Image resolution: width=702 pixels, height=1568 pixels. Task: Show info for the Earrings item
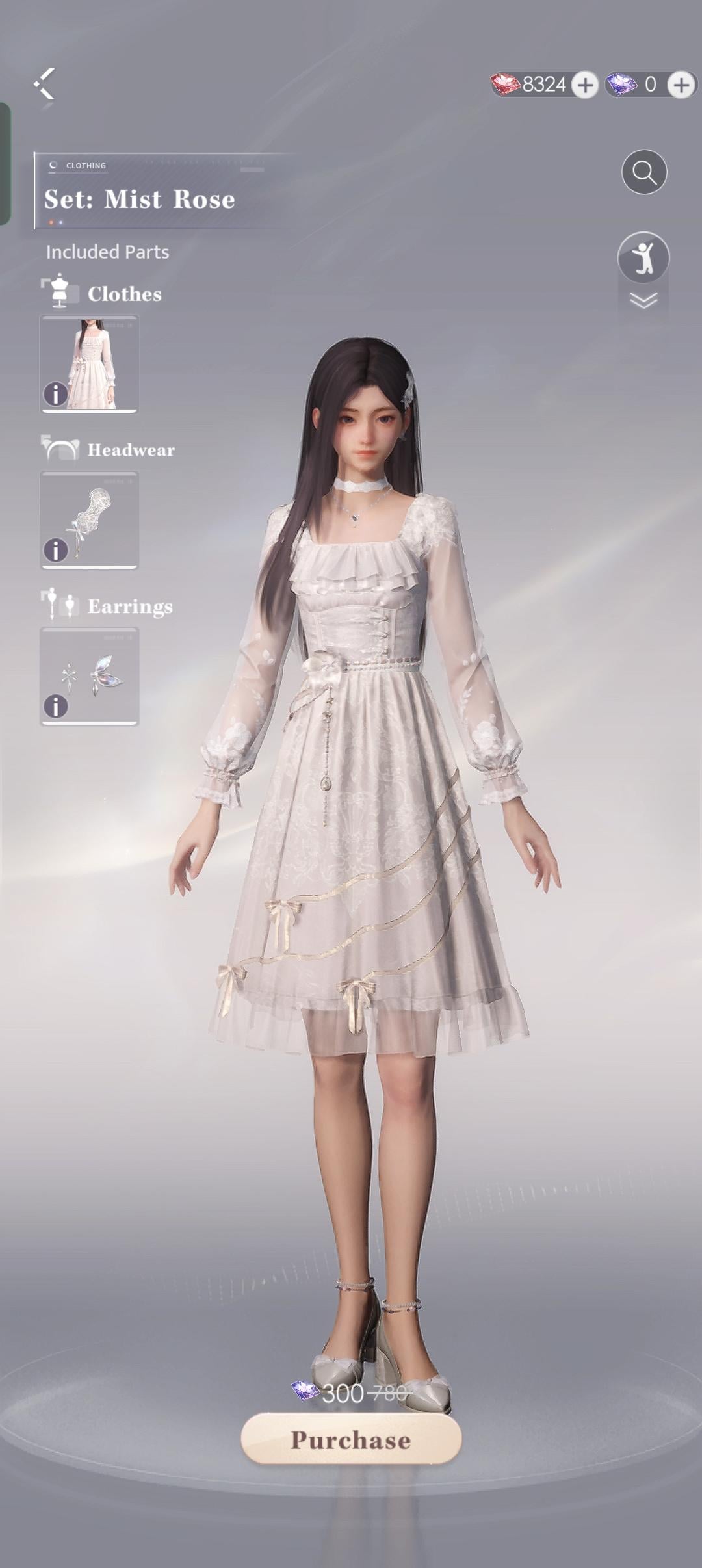click(x=56, y=706)
